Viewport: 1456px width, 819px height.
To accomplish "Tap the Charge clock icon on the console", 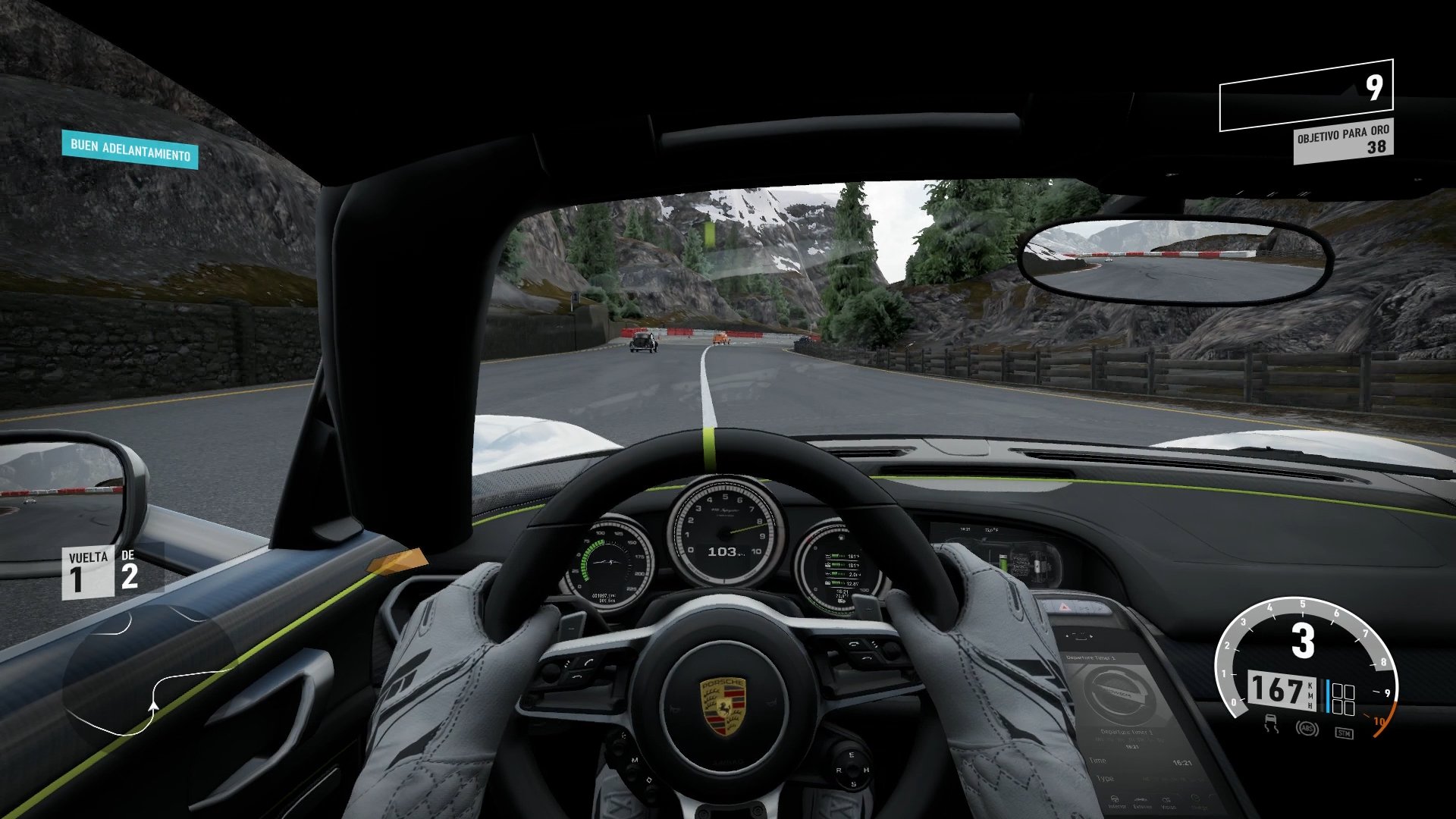I will [x=1195, y=799].
